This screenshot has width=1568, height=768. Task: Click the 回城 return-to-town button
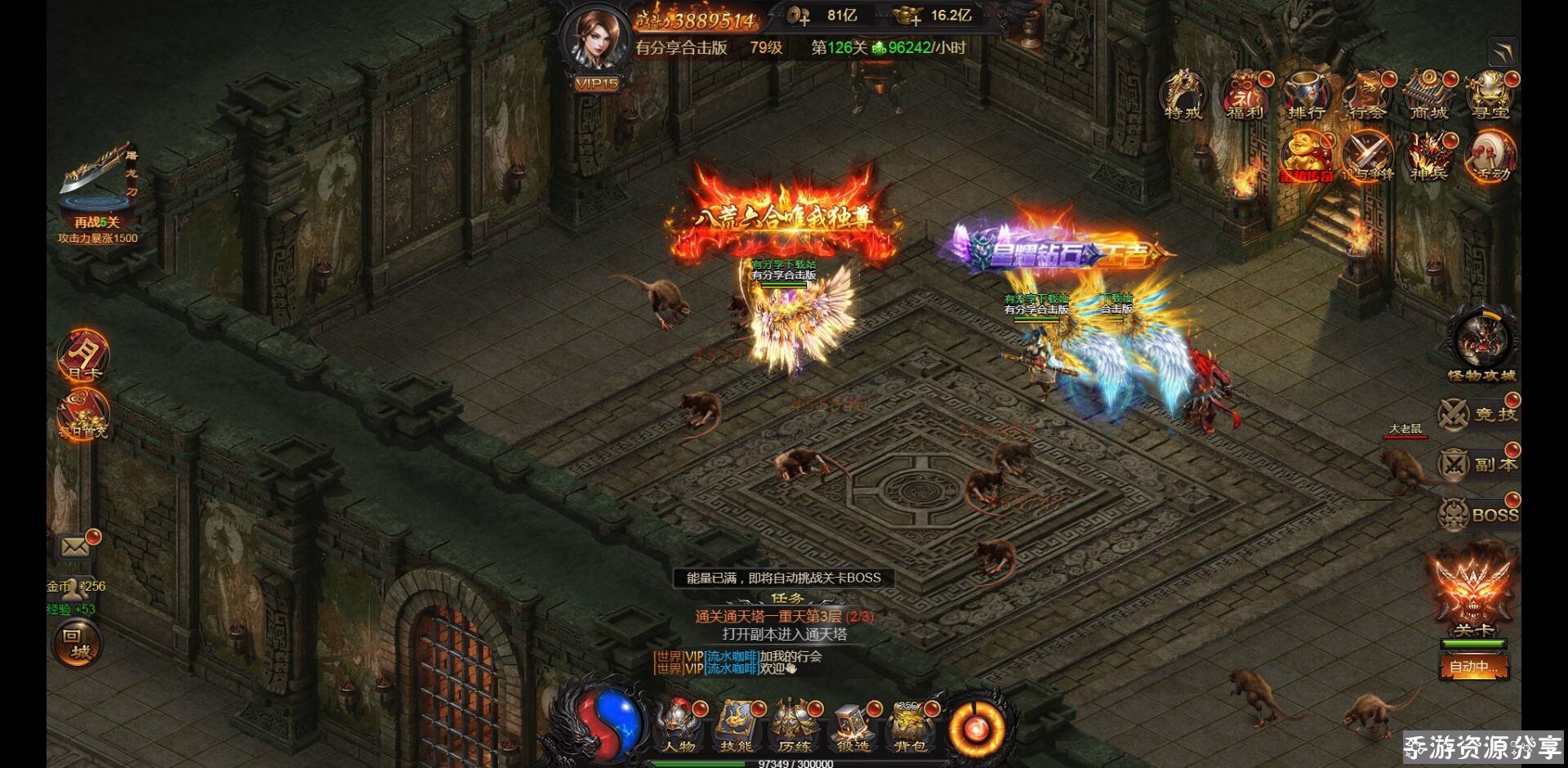click(77, 643)
